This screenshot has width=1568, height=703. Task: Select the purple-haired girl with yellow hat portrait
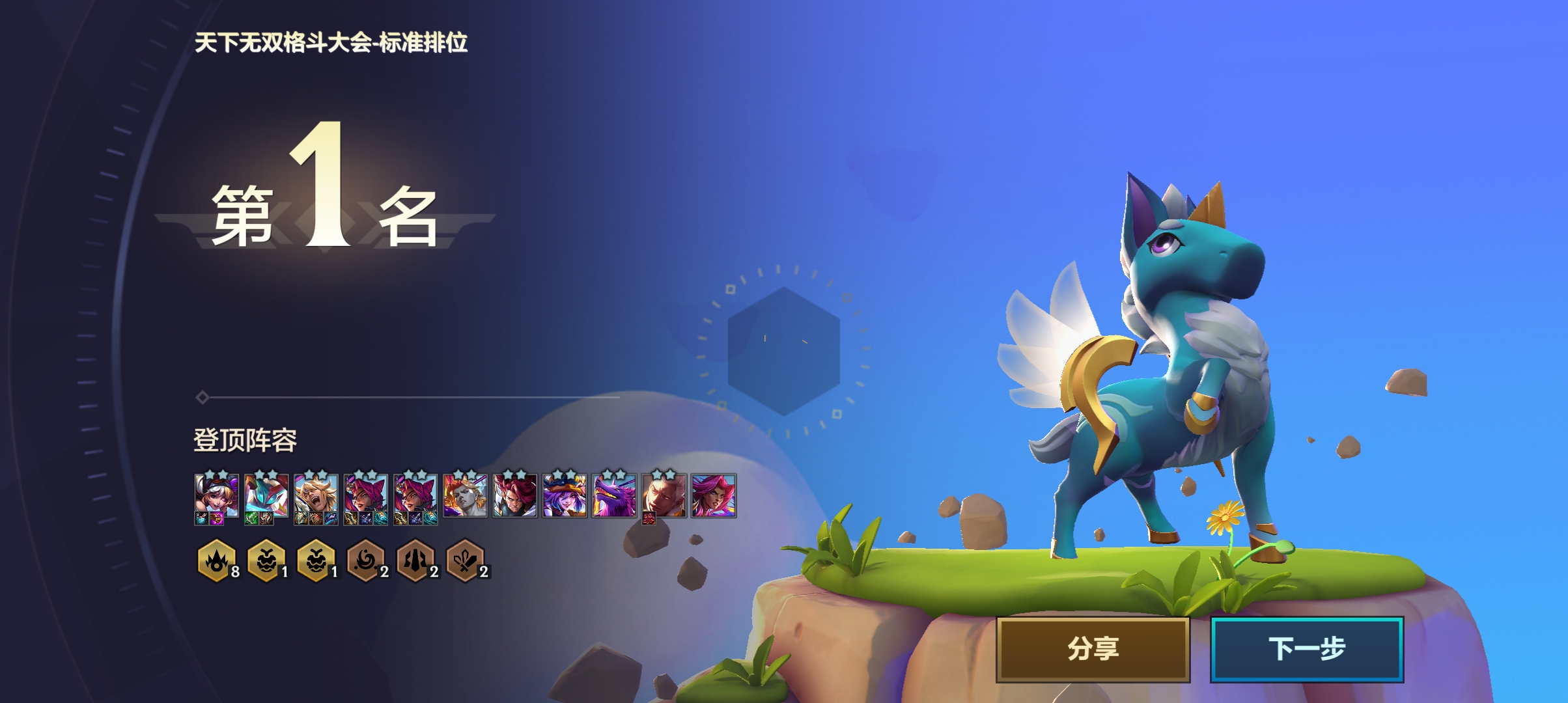point(564,496)
